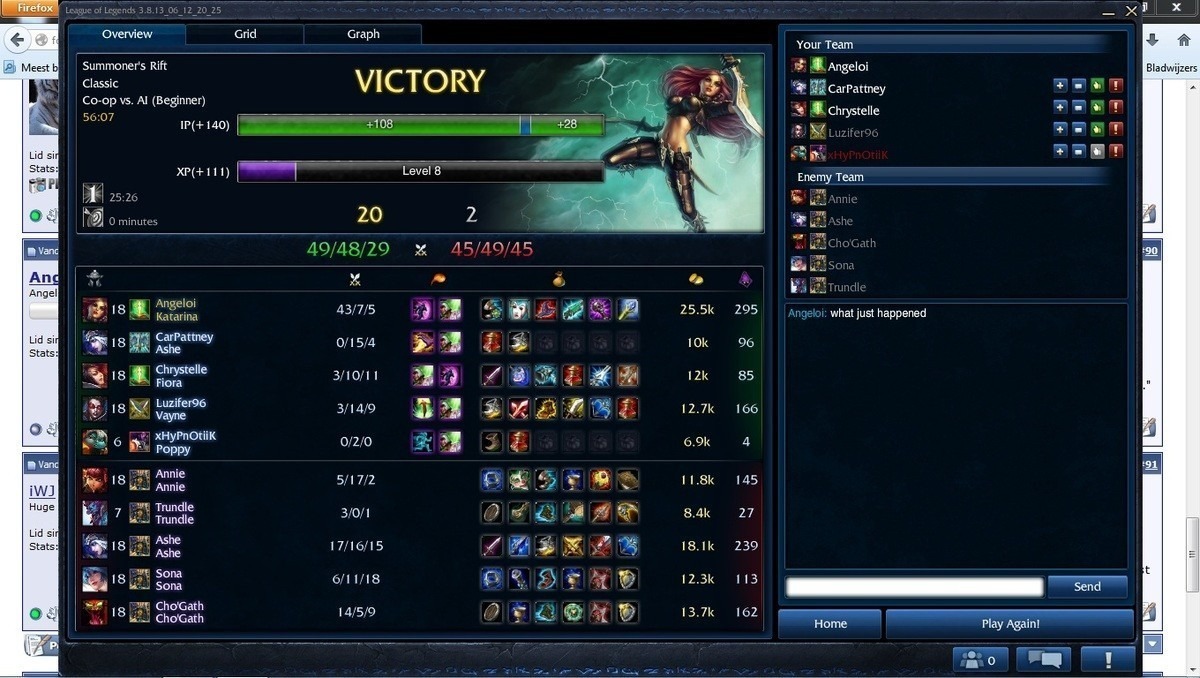Honor Chrystelle with the green thumbs-up
This screenshot has height=678, width=1200.
tap(1097, 108)
